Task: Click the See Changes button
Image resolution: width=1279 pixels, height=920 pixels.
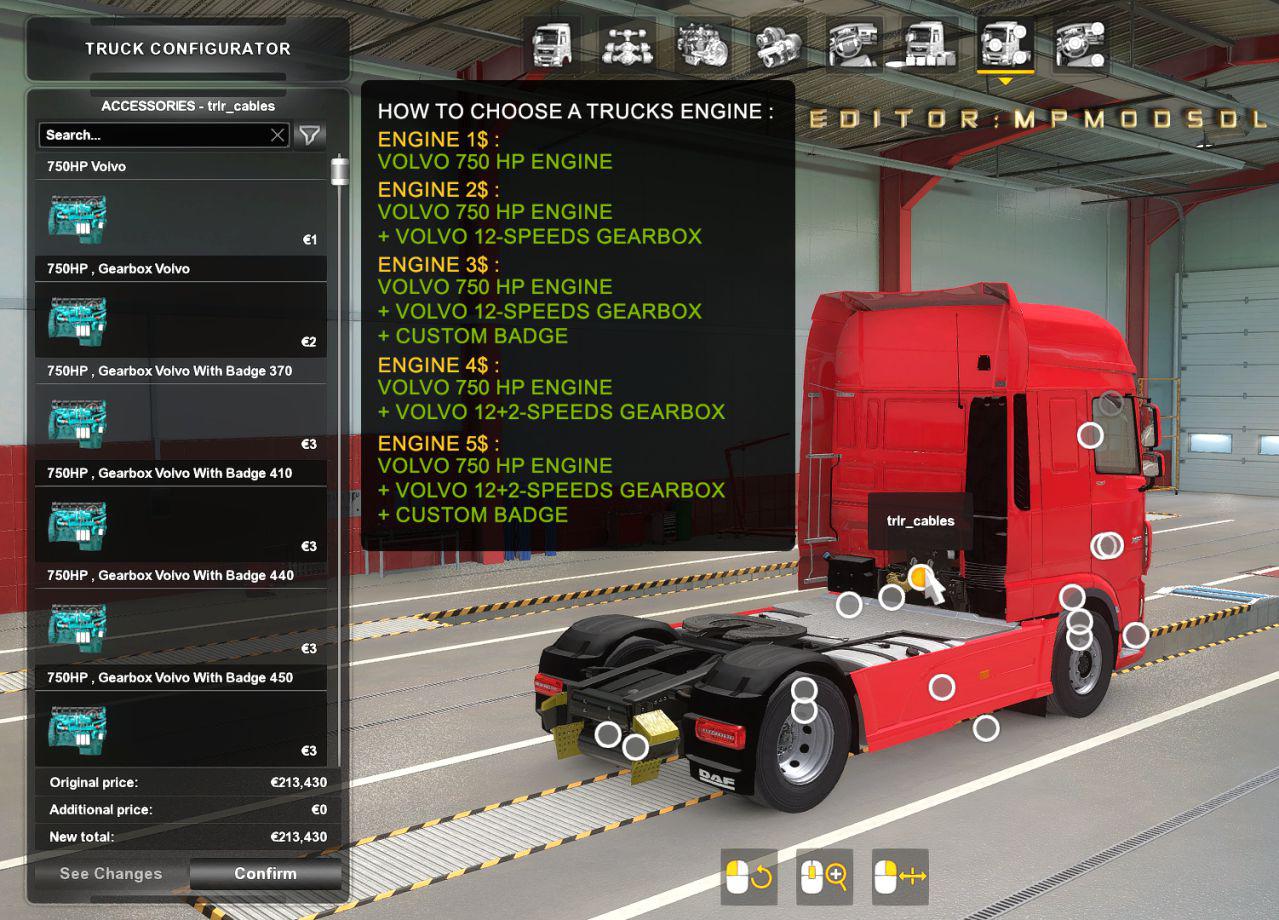Action: pos(111,874)
